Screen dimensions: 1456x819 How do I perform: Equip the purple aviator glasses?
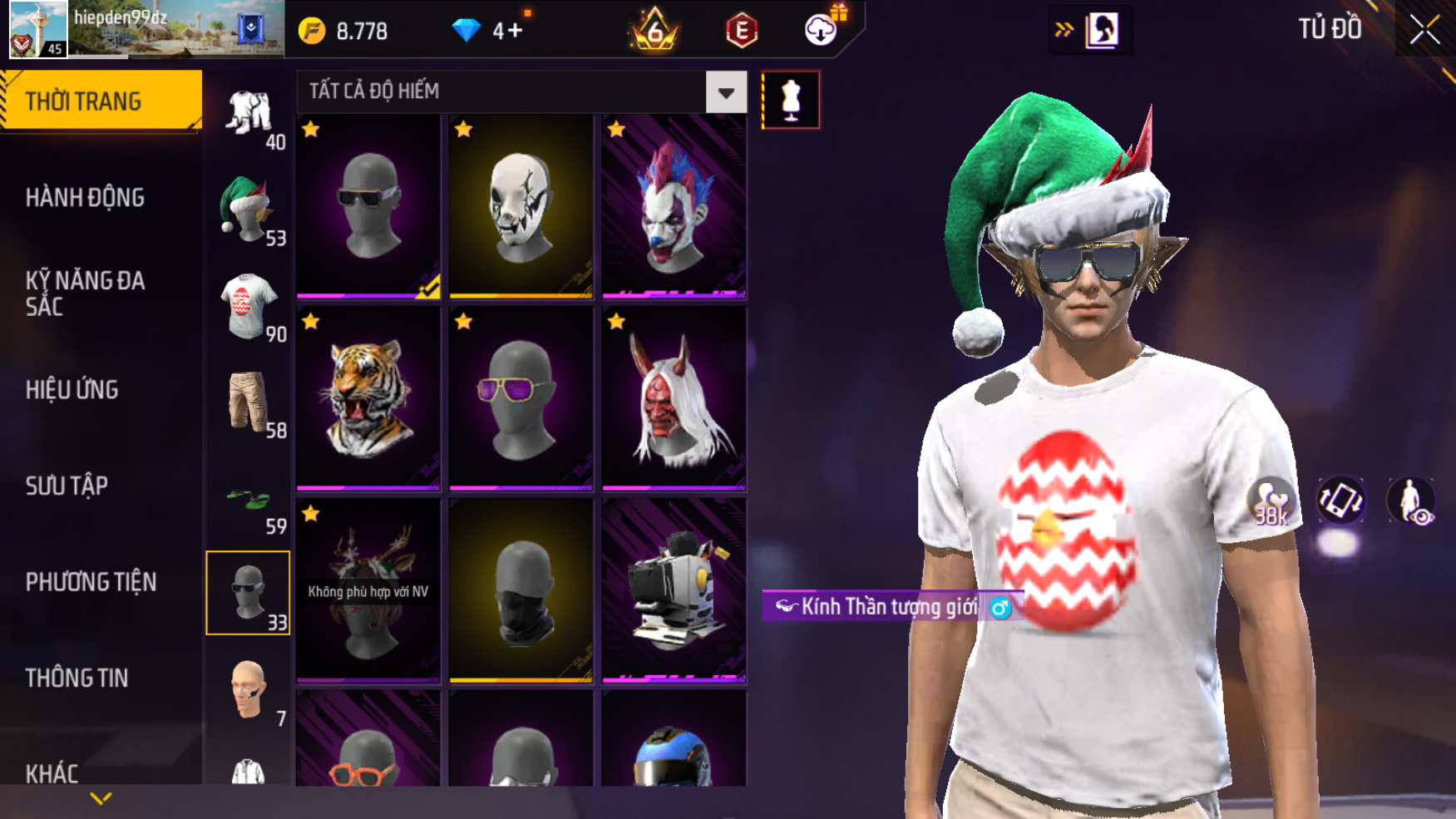(521, 399)
